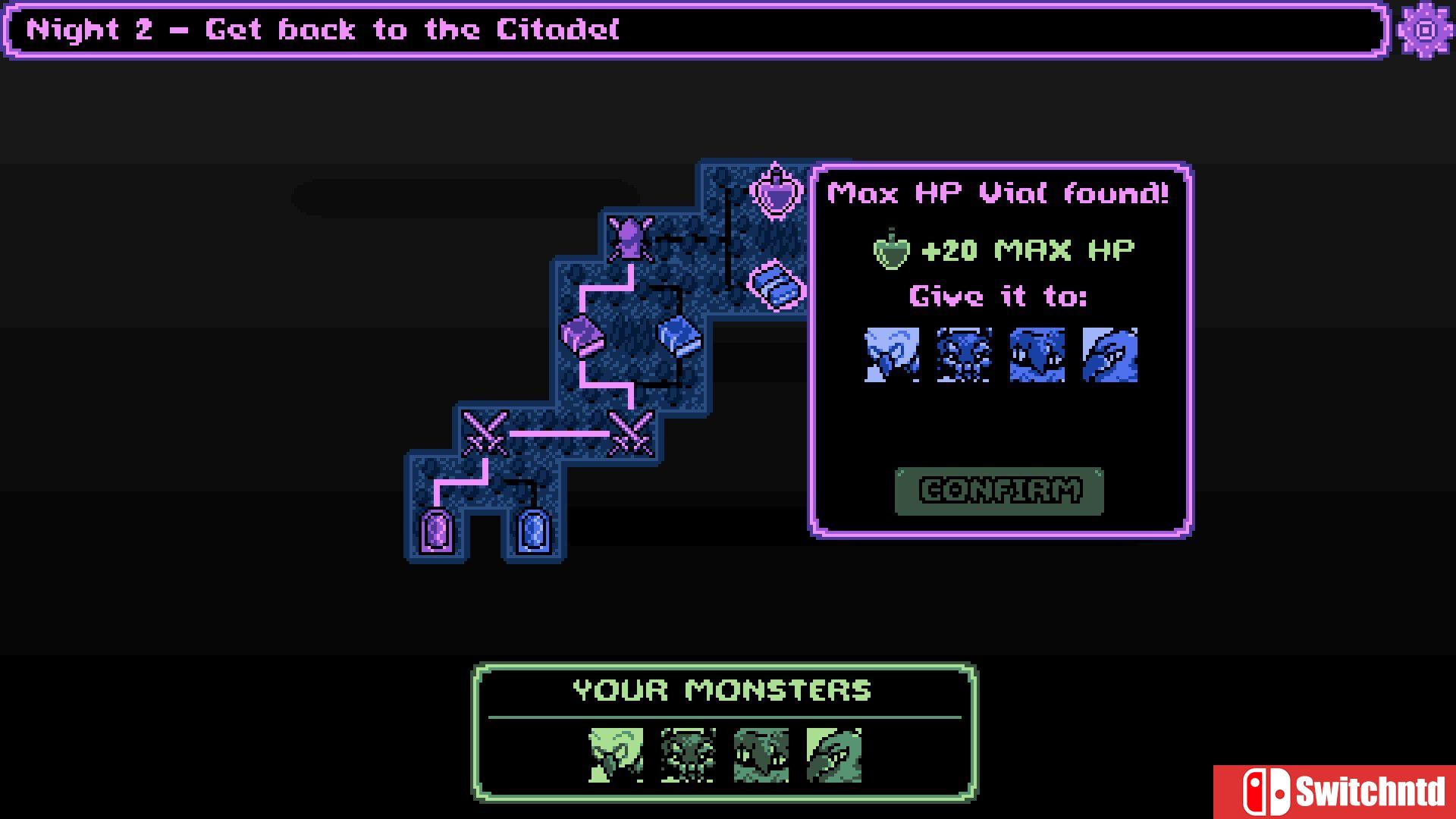Give the vial to the curled serpent monster
The image size is (1456, 819).
click(1109, 355)
